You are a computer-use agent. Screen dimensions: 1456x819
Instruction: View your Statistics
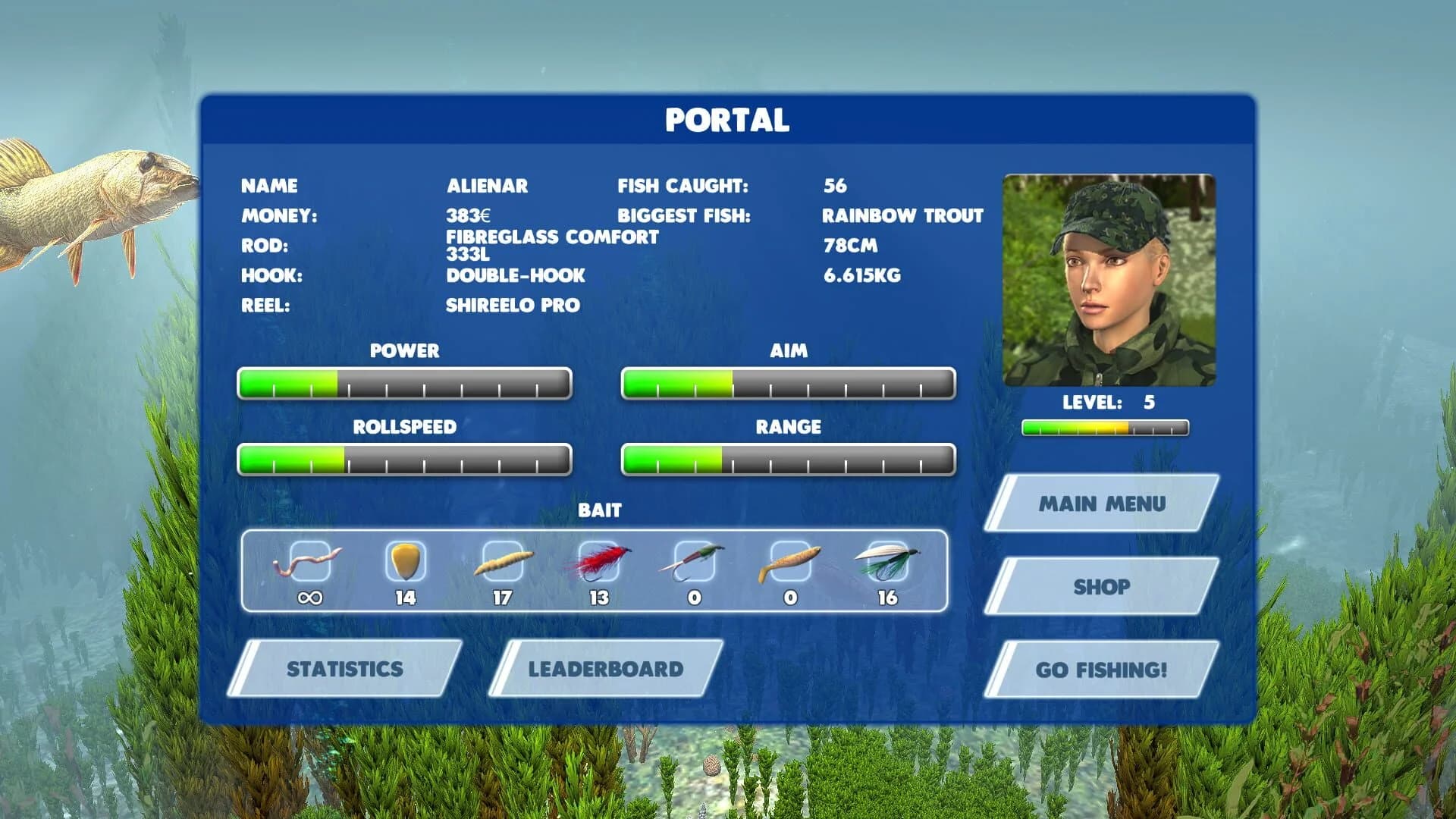point(345,669)
